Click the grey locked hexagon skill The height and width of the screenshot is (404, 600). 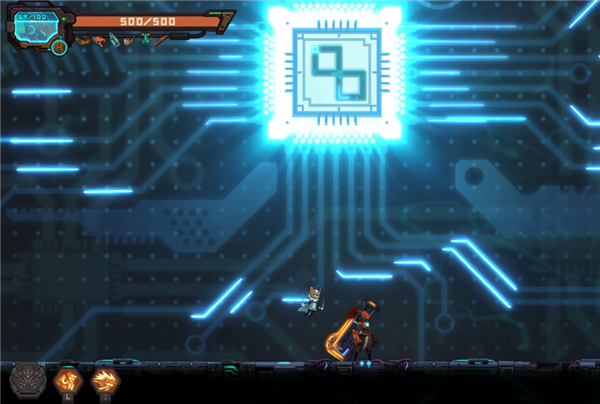(x=25, y=380)
